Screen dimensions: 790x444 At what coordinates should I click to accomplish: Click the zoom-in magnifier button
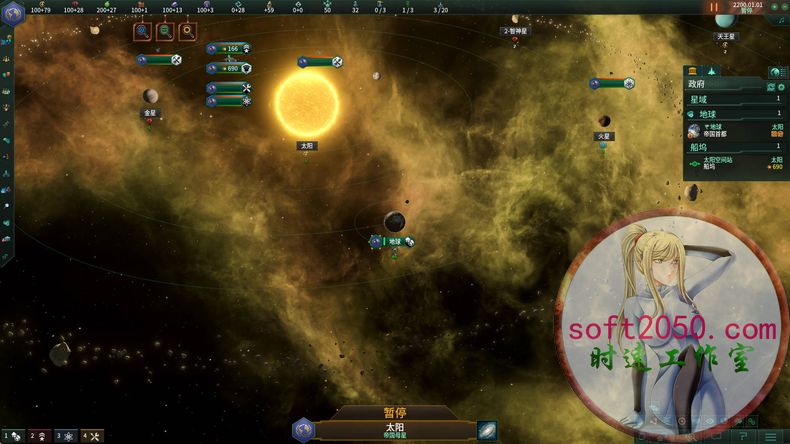tap(143, 31)
